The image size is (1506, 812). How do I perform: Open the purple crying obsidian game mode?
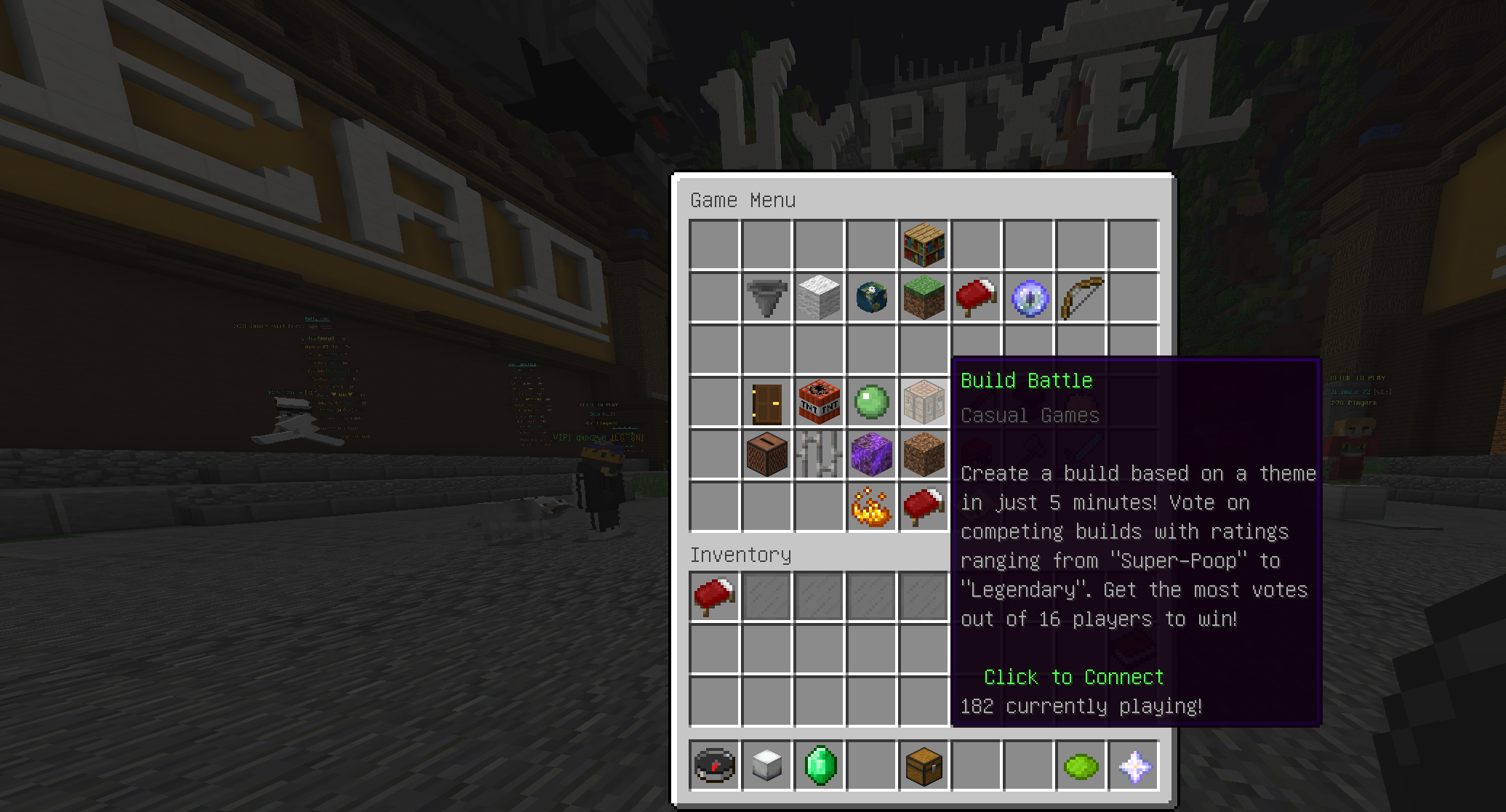[x=871, y=454]
